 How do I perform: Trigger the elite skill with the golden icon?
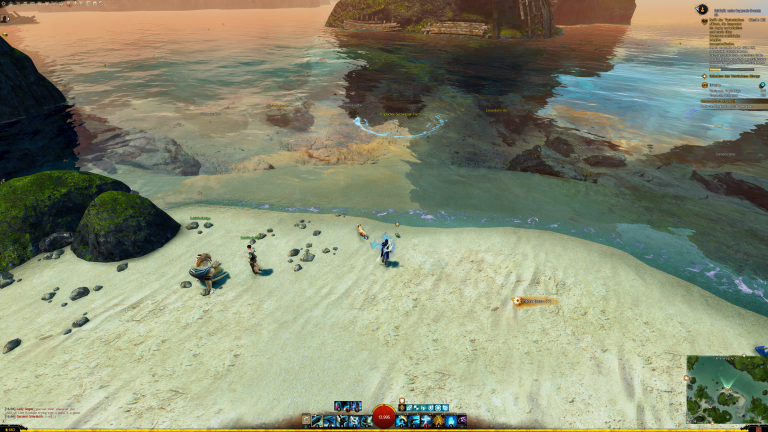[450, 421]
